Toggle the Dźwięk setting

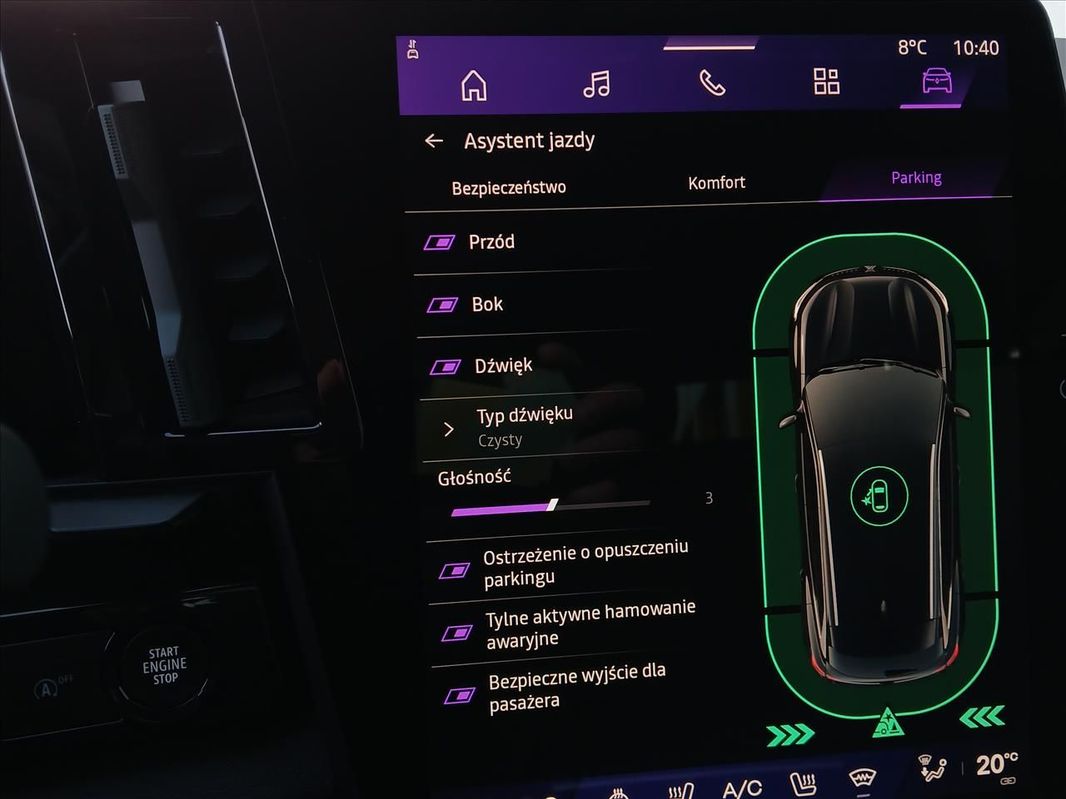coord(445,367)
